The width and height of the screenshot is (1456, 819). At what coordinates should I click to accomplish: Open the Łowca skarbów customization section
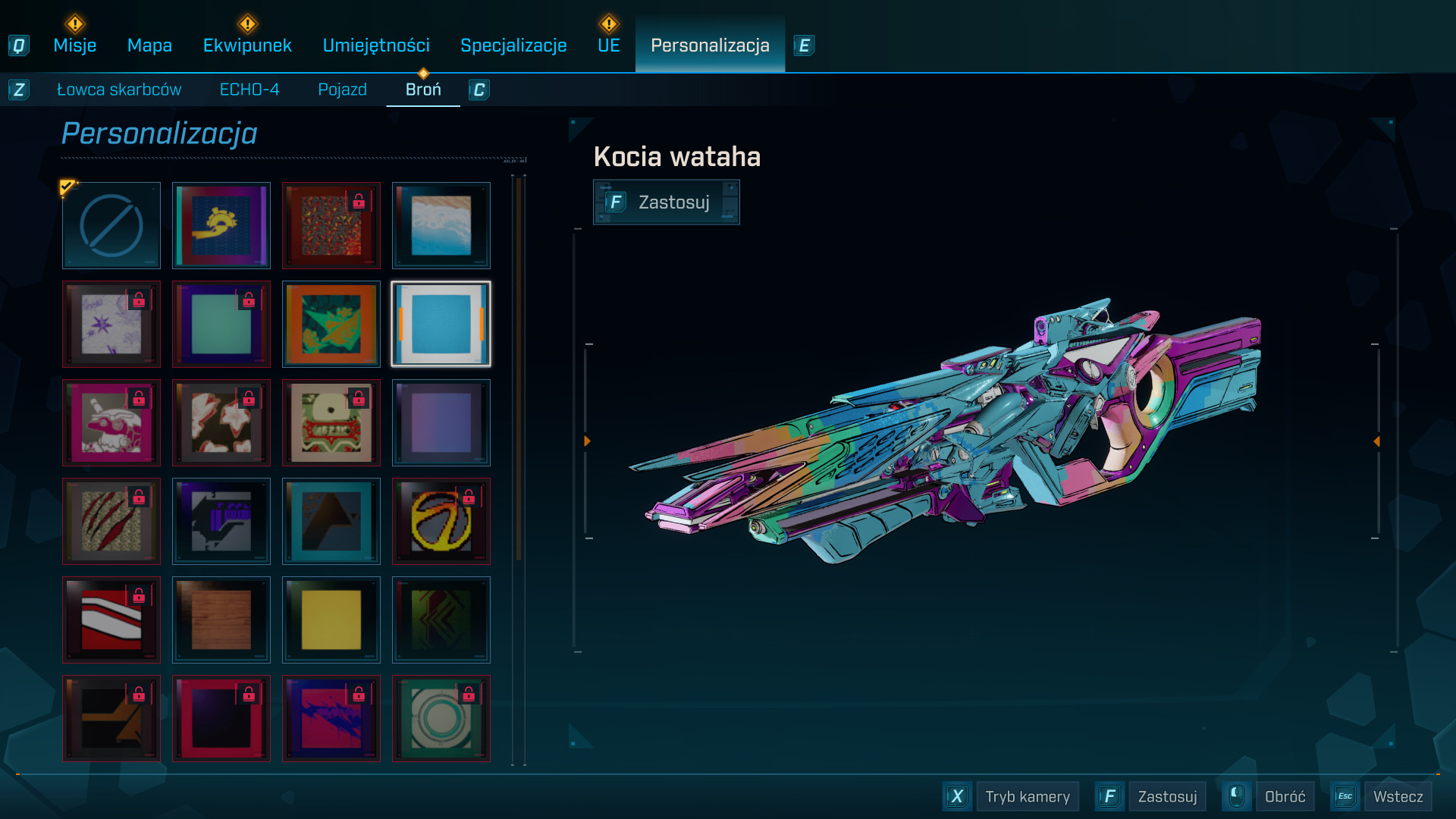[119, 89]
